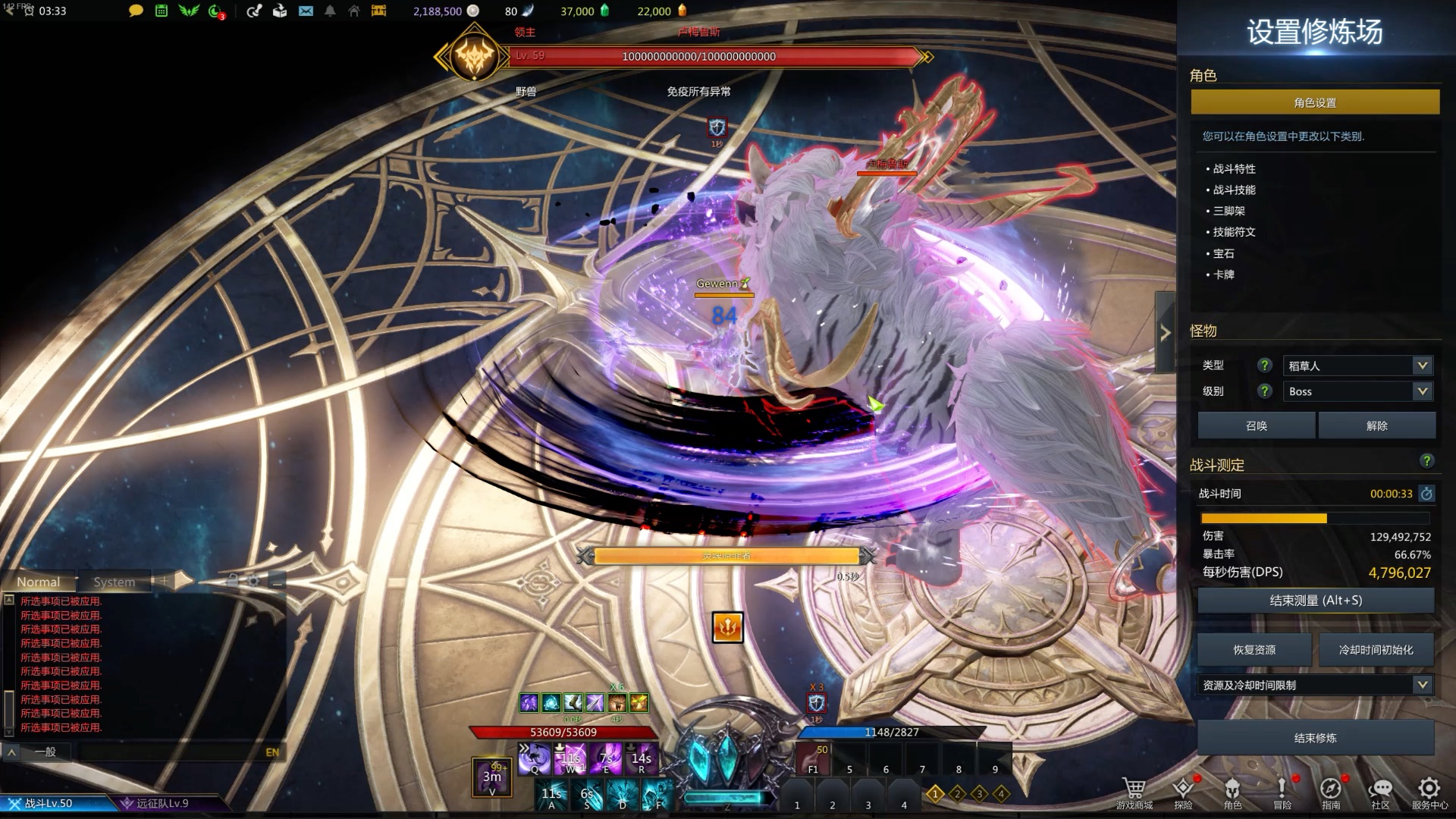Open the 资源及冷却时间限制 dropdown
The image size is (1456, 819).
1315,685
